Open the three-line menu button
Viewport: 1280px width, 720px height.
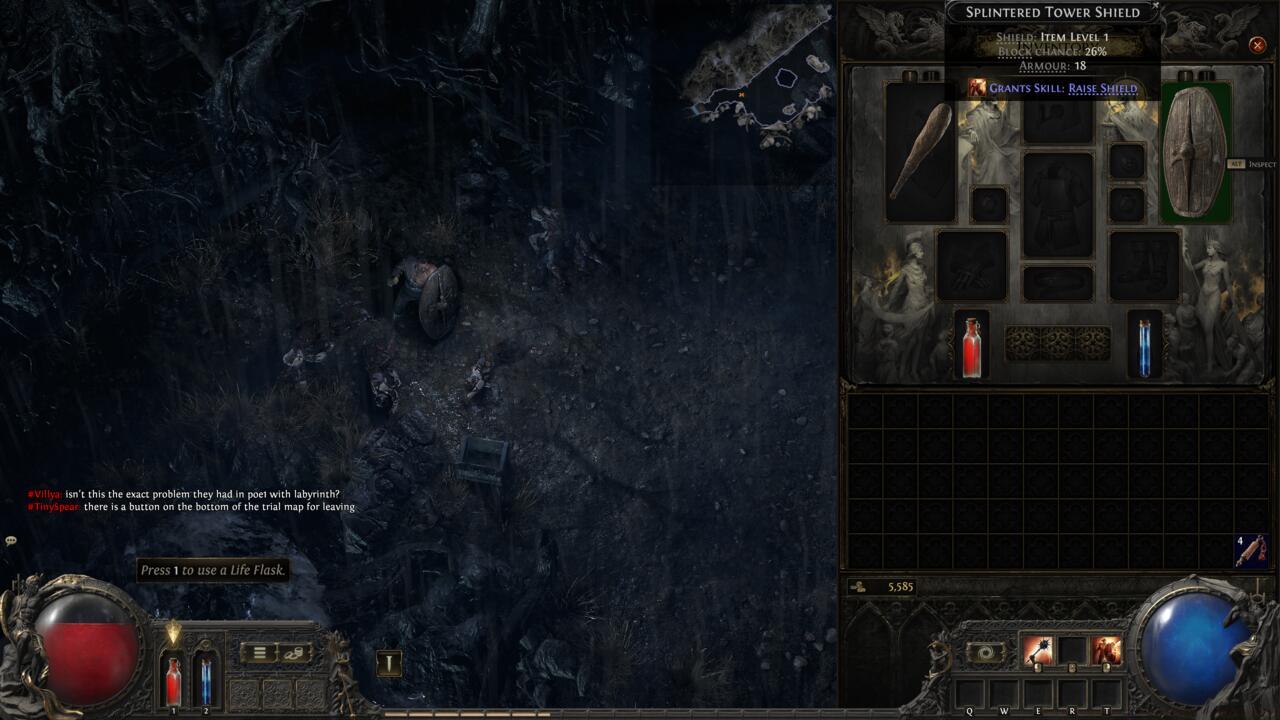pos(259,653)
